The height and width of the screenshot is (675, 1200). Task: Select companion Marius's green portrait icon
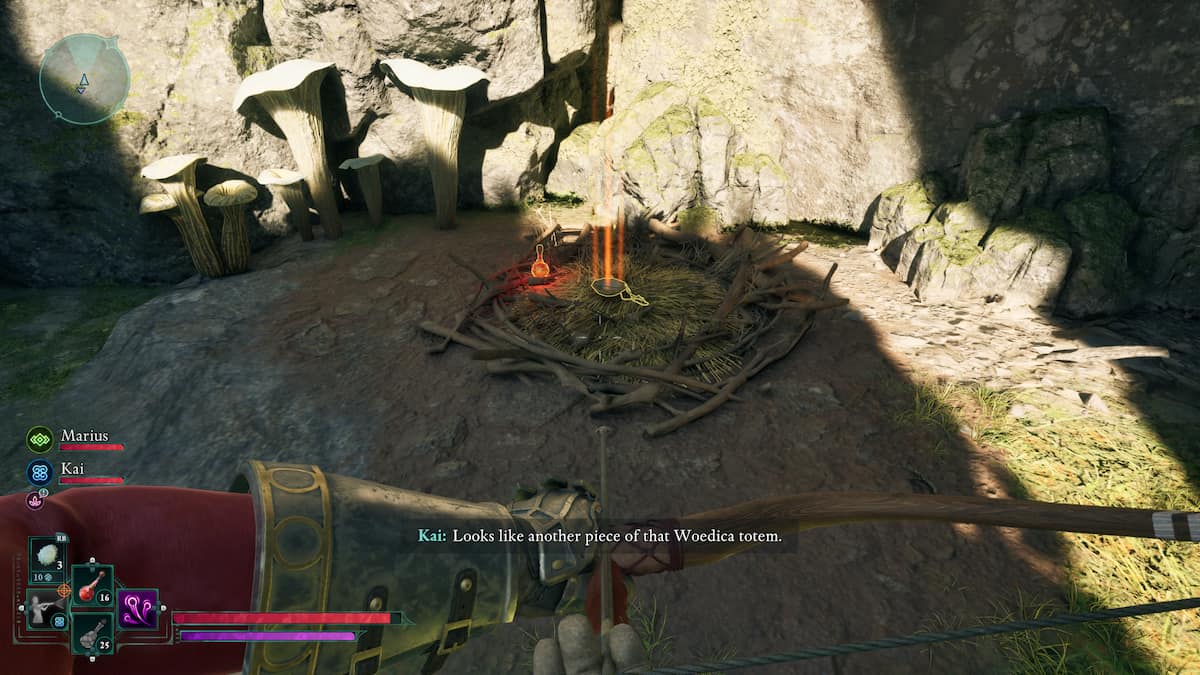pos(40,439)
